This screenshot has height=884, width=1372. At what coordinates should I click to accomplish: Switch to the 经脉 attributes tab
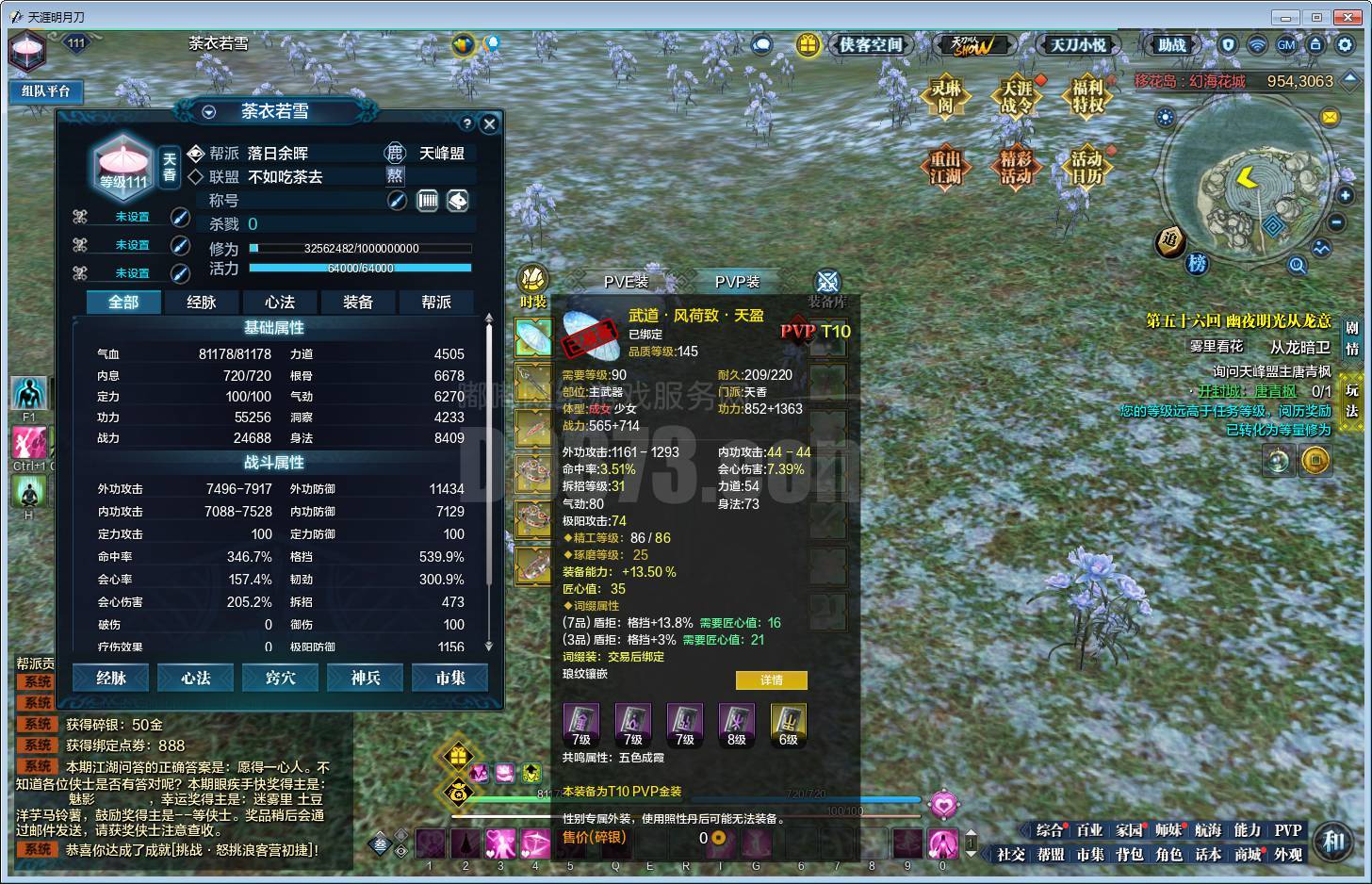tap(201, 303)
